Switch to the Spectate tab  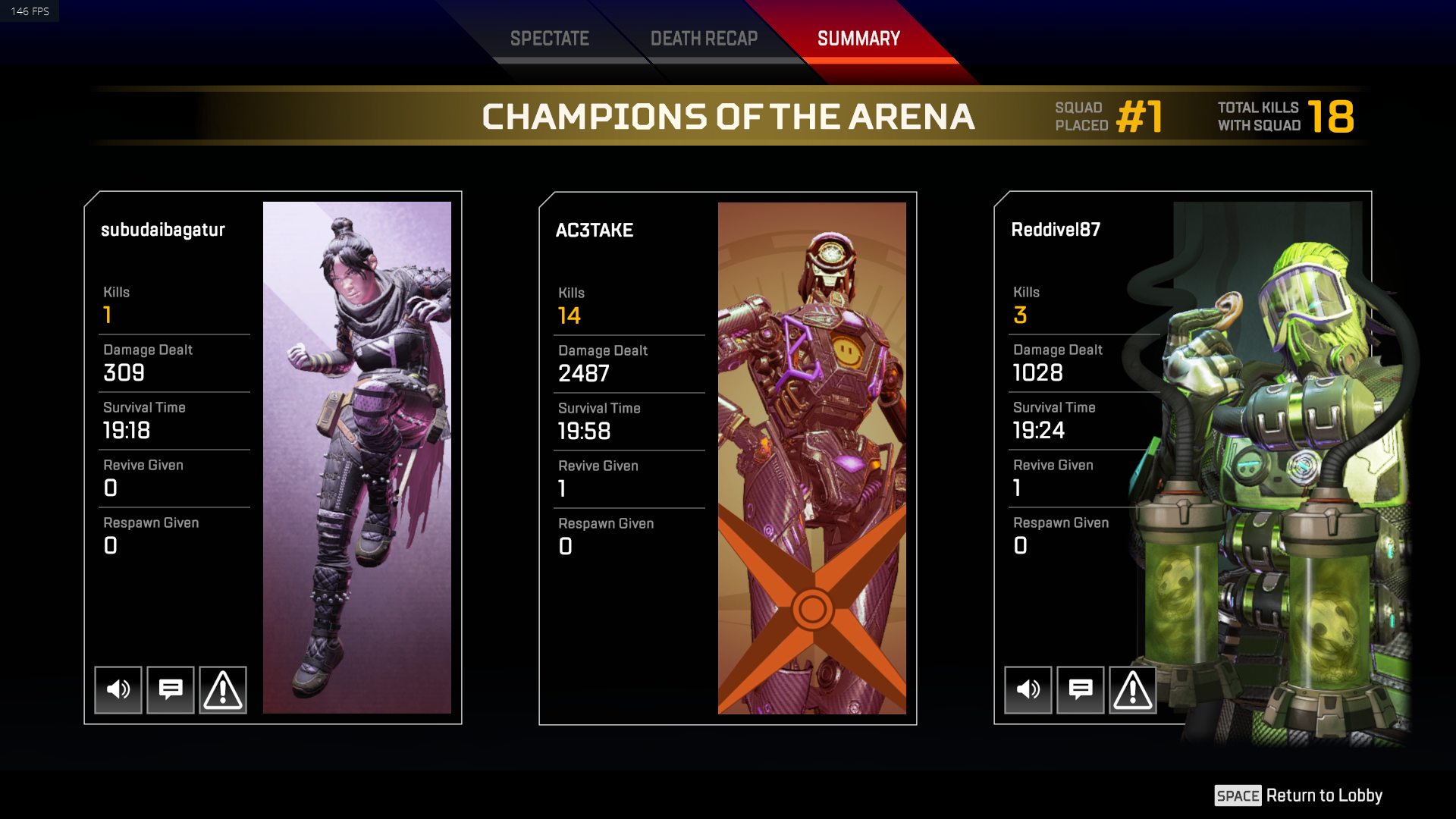[x=550, y=38]
